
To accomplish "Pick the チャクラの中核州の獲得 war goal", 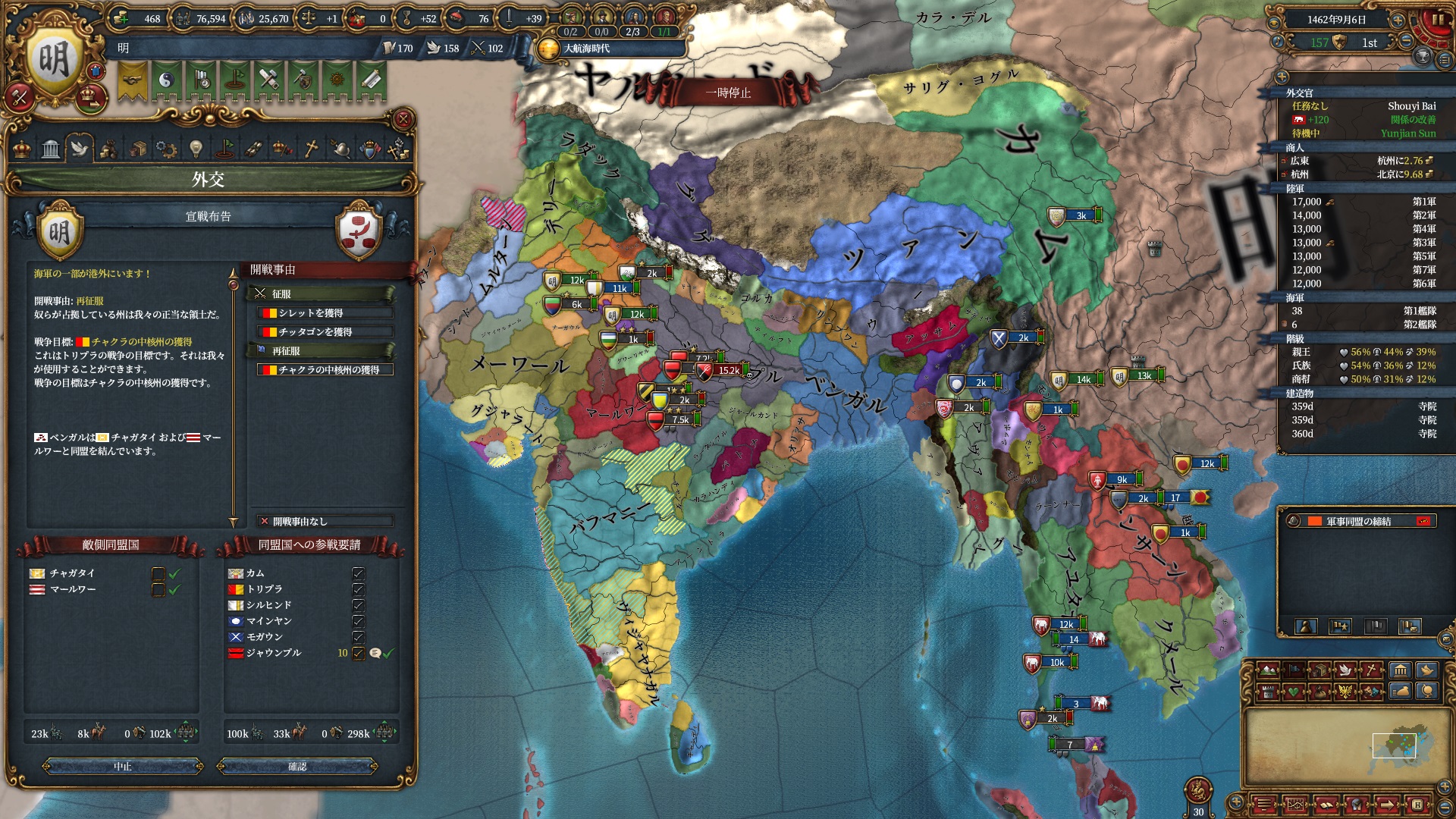I will pos(325,370).
